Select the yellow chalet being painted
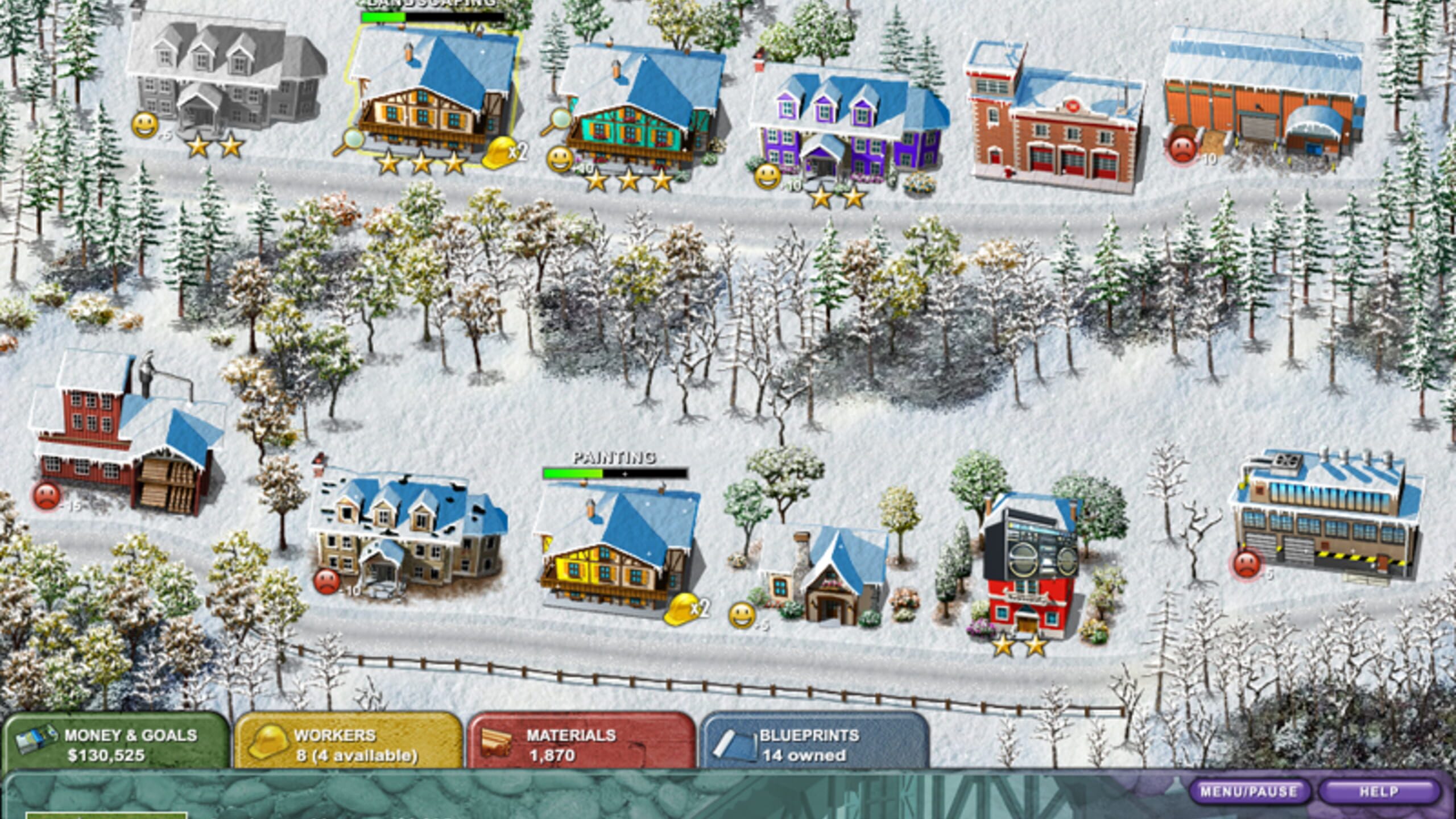Screen dimensions: 1456x819 pyautogui.click(x=617, y=546)
